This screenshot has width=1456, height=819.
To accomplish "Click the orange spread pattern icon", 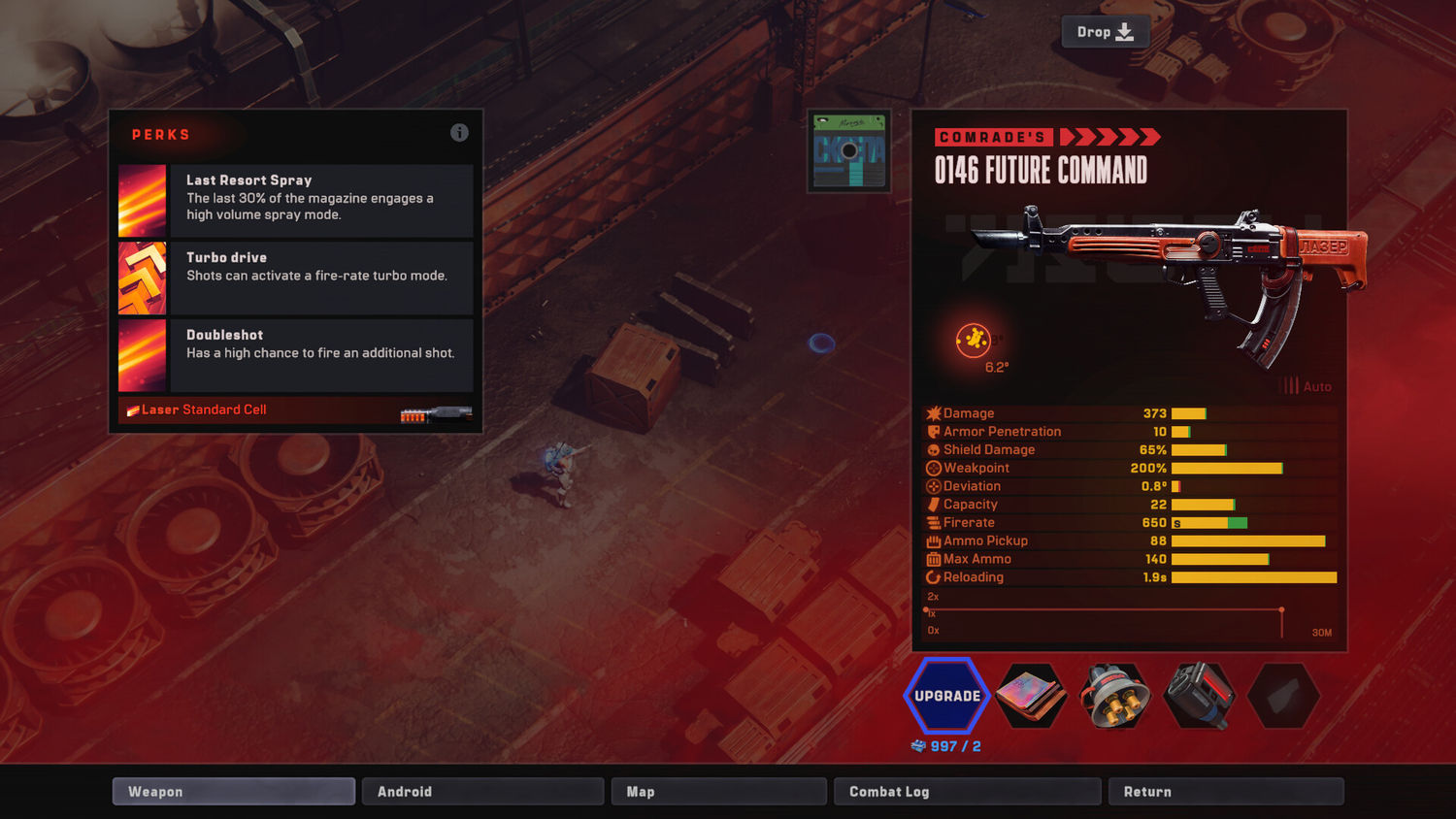I will tap(974, 340).
